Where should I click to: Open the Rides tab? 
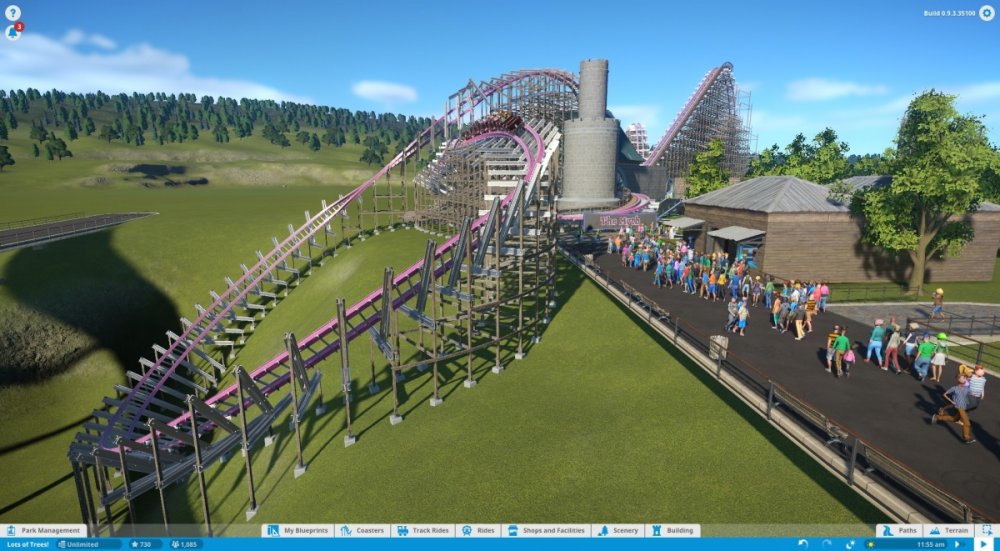coord(480,531)
